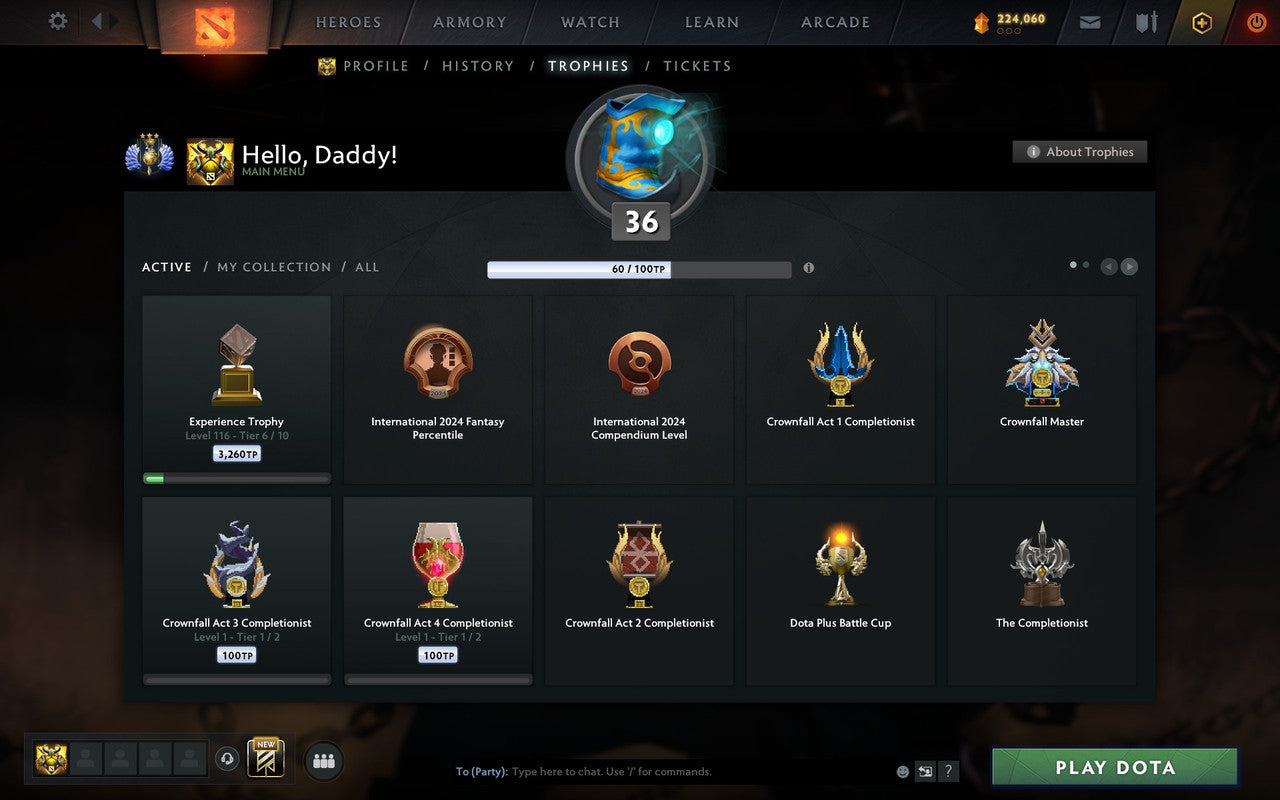Click the back navigation arrow beside the Dota logo
The image size is (1280, 800).
96,21
